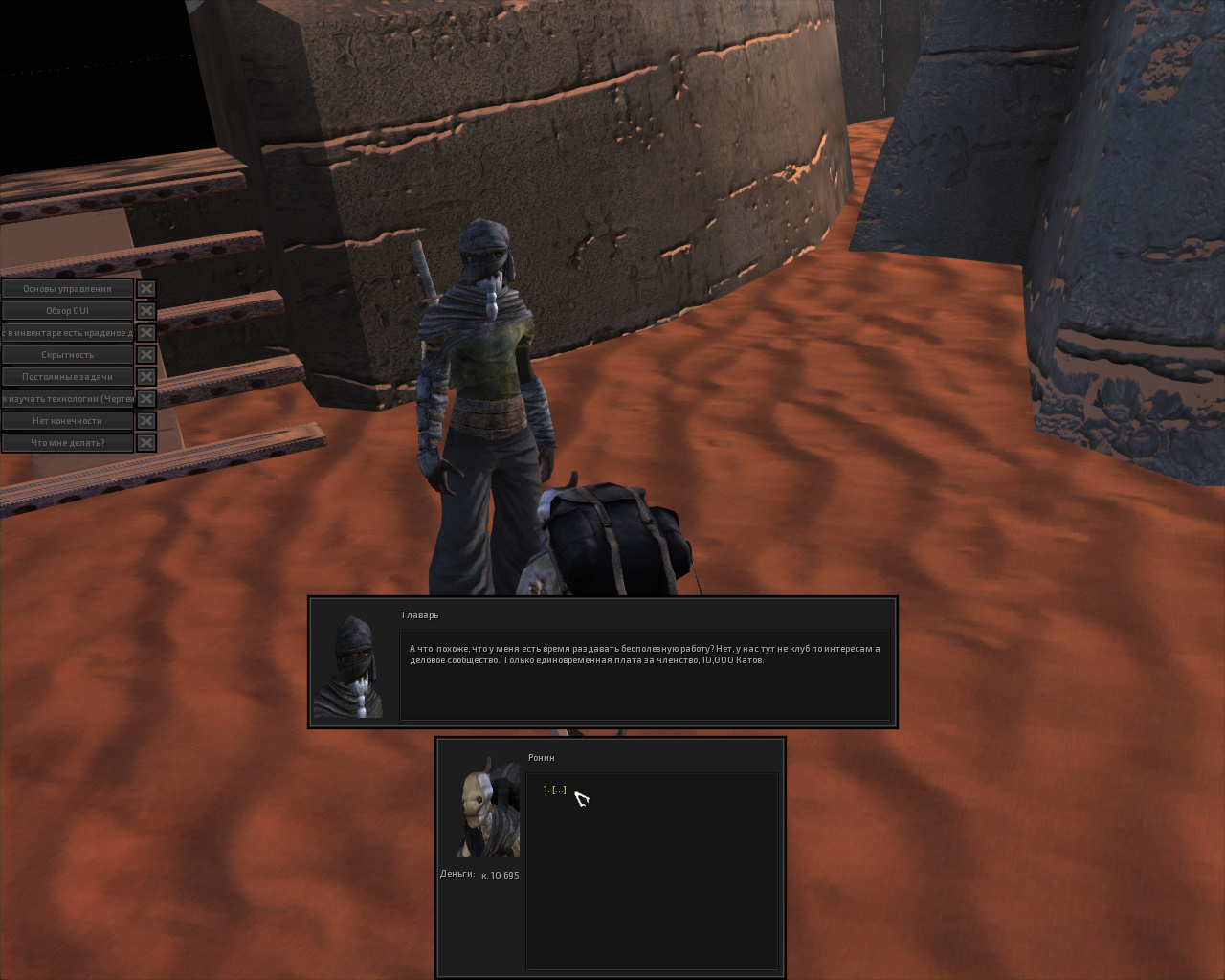1225x980 pixels.
Task: Close the "Постоянные задачи" tutorial entry
Action: tap(145, 377)
